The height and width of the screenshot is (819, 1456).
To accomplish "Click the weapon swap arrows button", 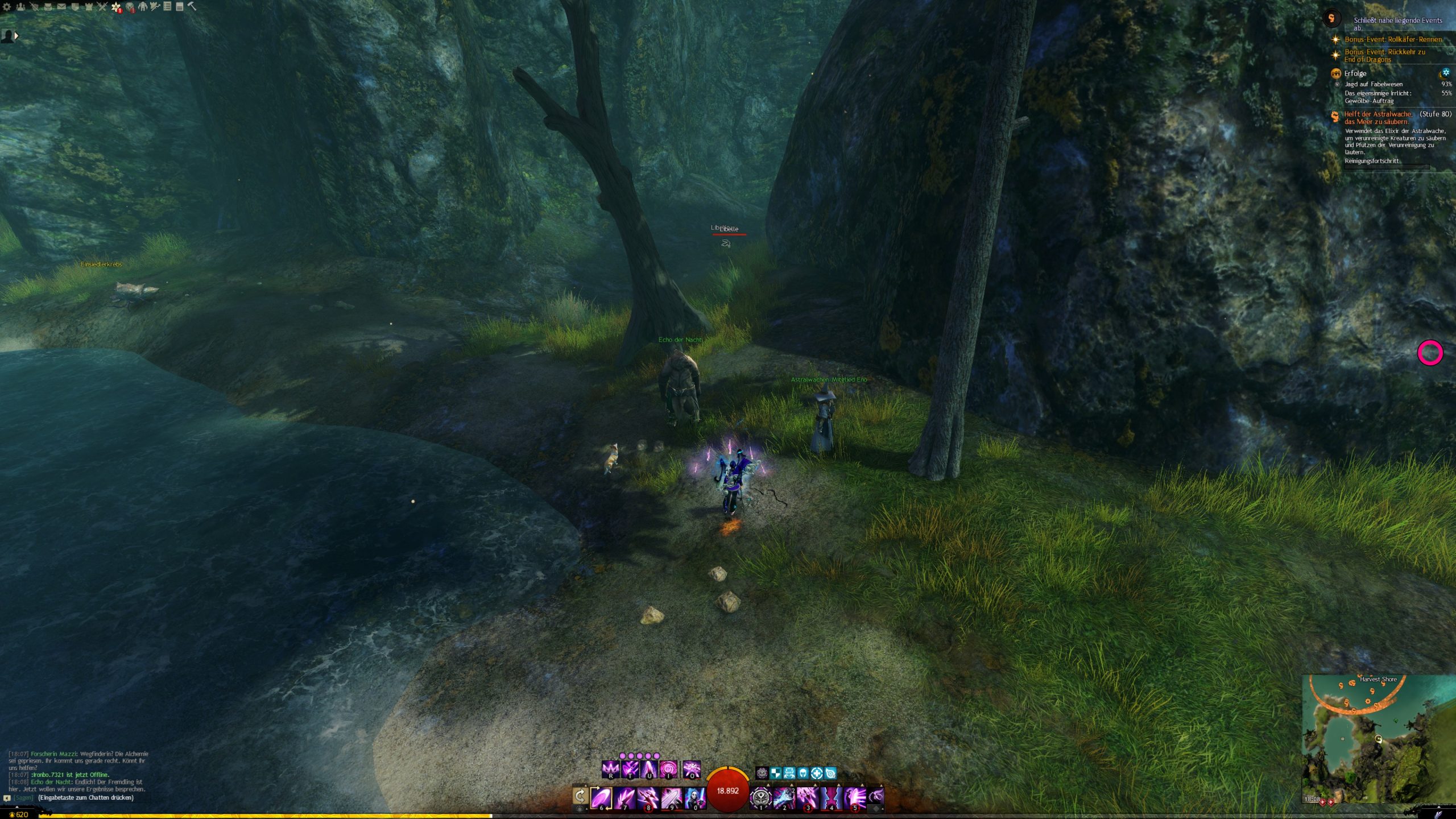I will [580, 796].
